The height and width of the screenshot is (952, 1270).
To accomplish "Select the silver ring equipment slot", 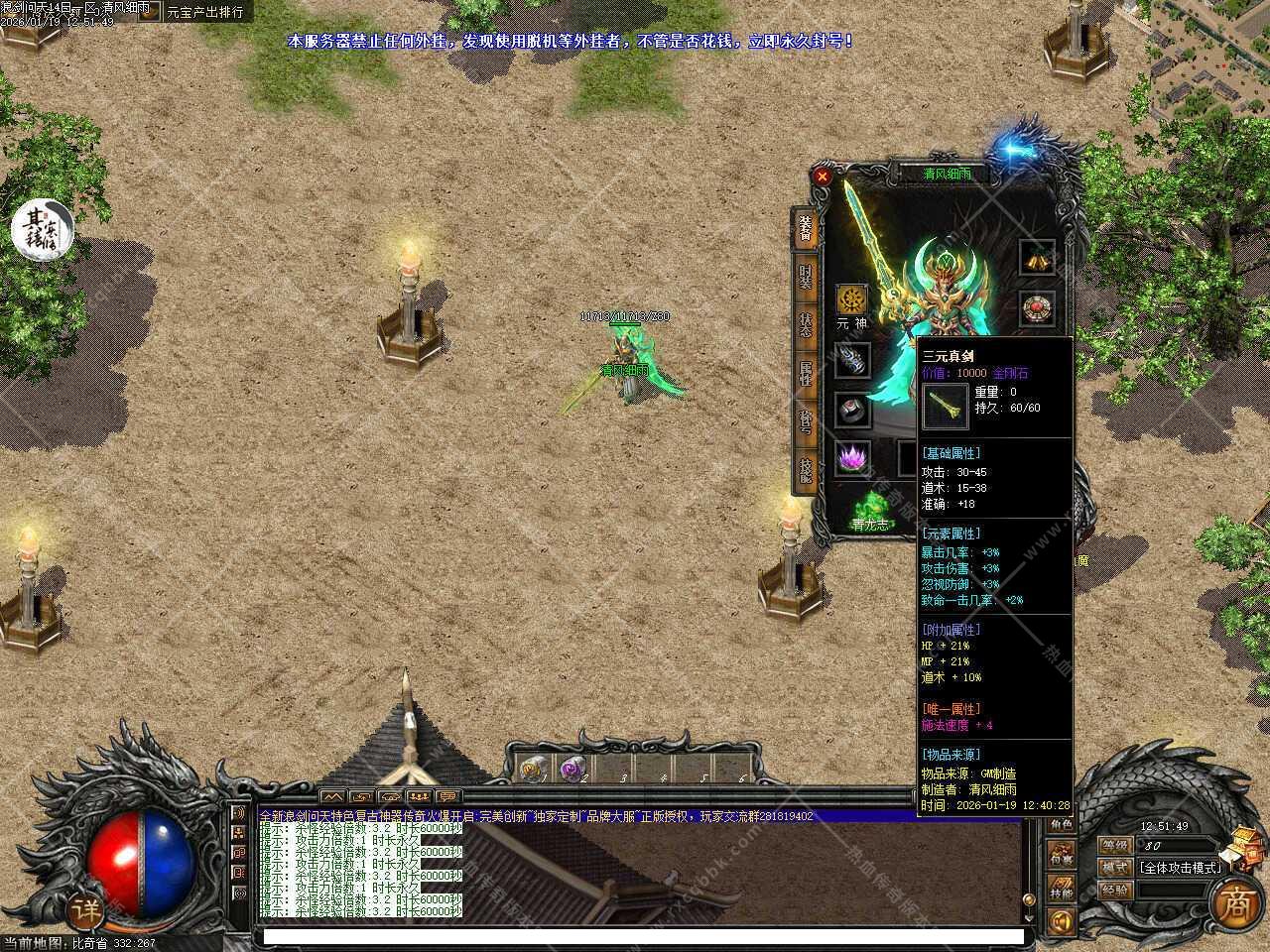I will tap(851, 409).
